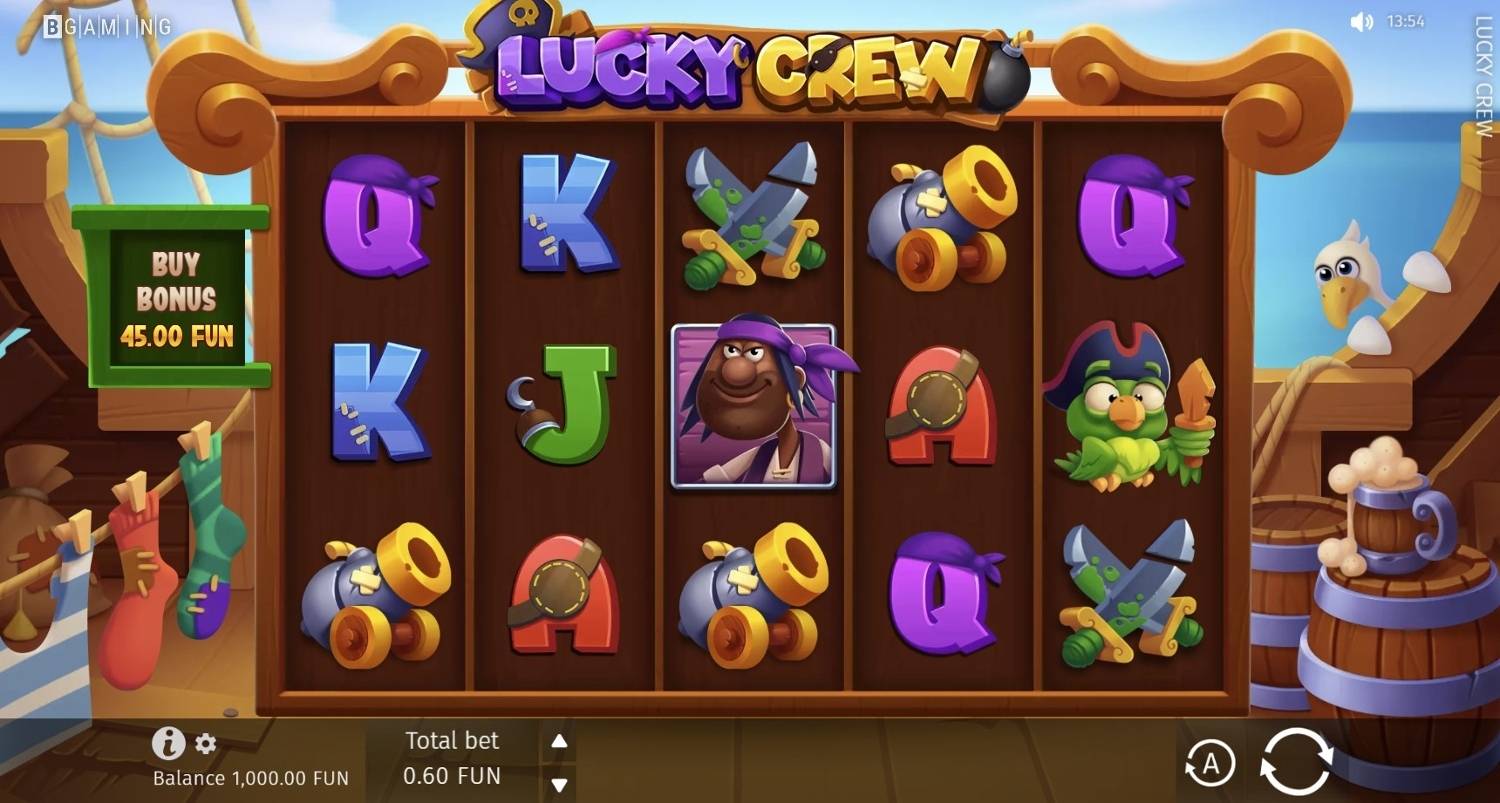Open the game information panel
This screenshot has width=1500, height=803.
[167, 744]
